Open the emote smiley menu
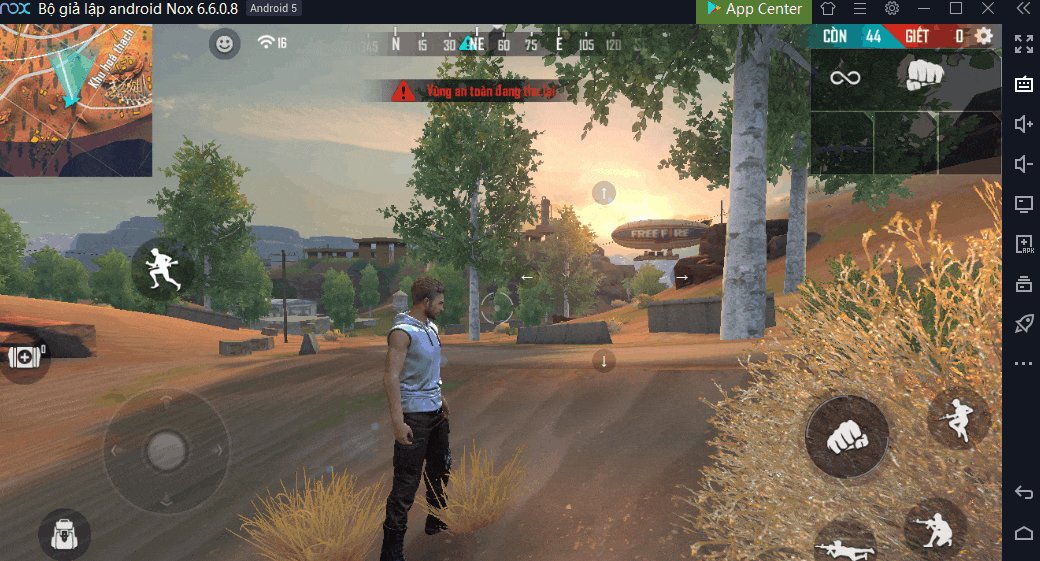This screenshot has height=561, width=1040. pyautogui.click(x=225, y=43)
